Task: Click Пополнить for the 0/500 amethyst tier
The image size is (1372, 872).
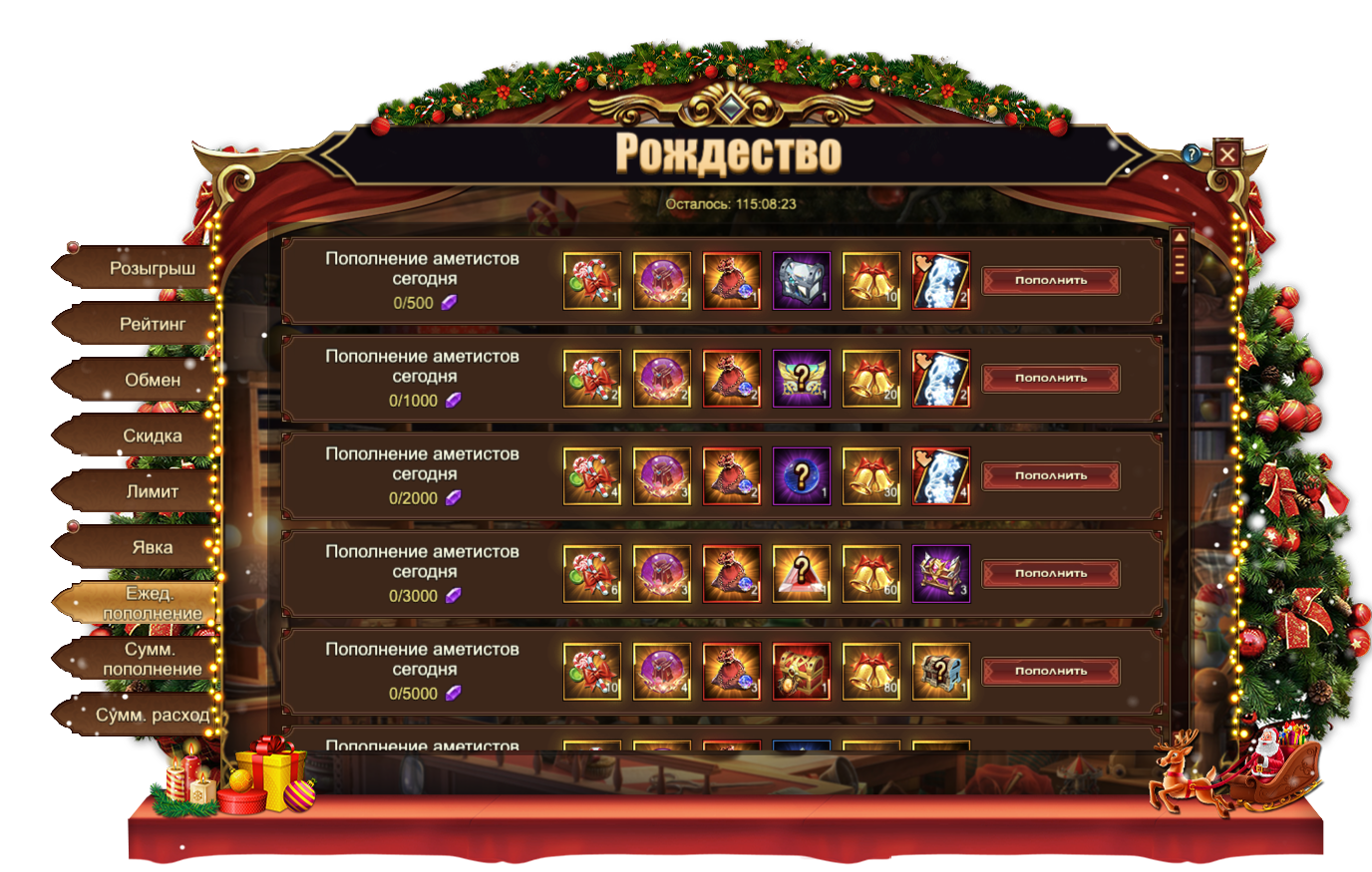Action: tap(1051, 281)
